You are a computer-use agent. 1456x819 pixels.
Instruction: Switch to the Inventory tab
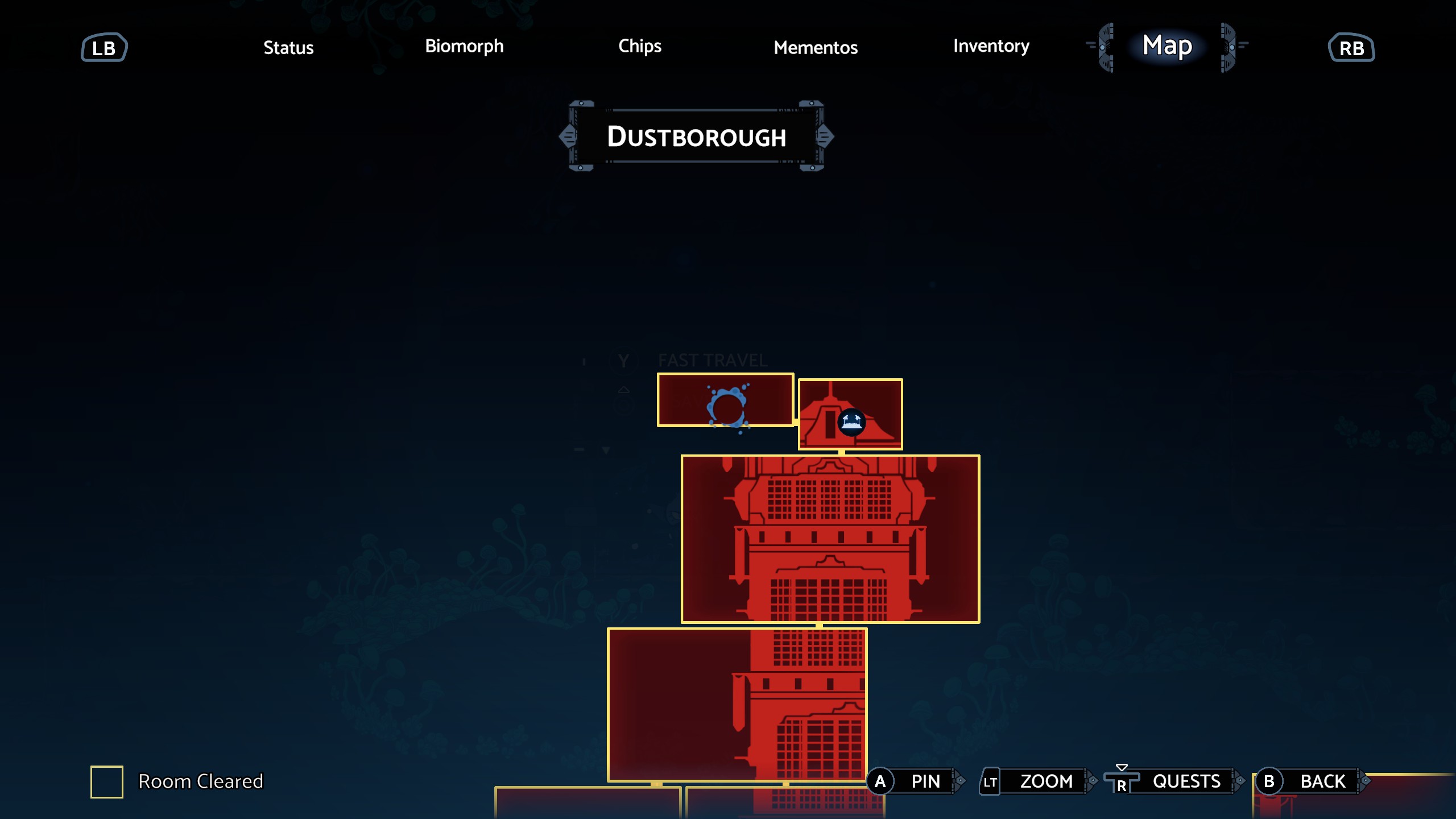[x=991, y=46]
